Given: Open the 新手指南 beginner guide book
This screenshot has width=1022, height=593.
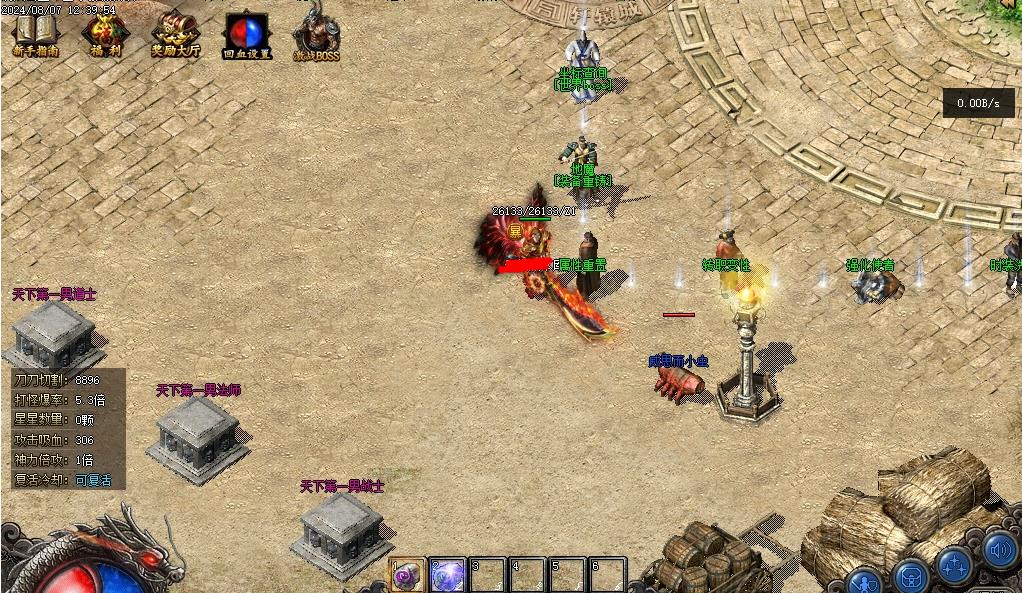Looking at the screenshot, I should (x=35, y=35).
